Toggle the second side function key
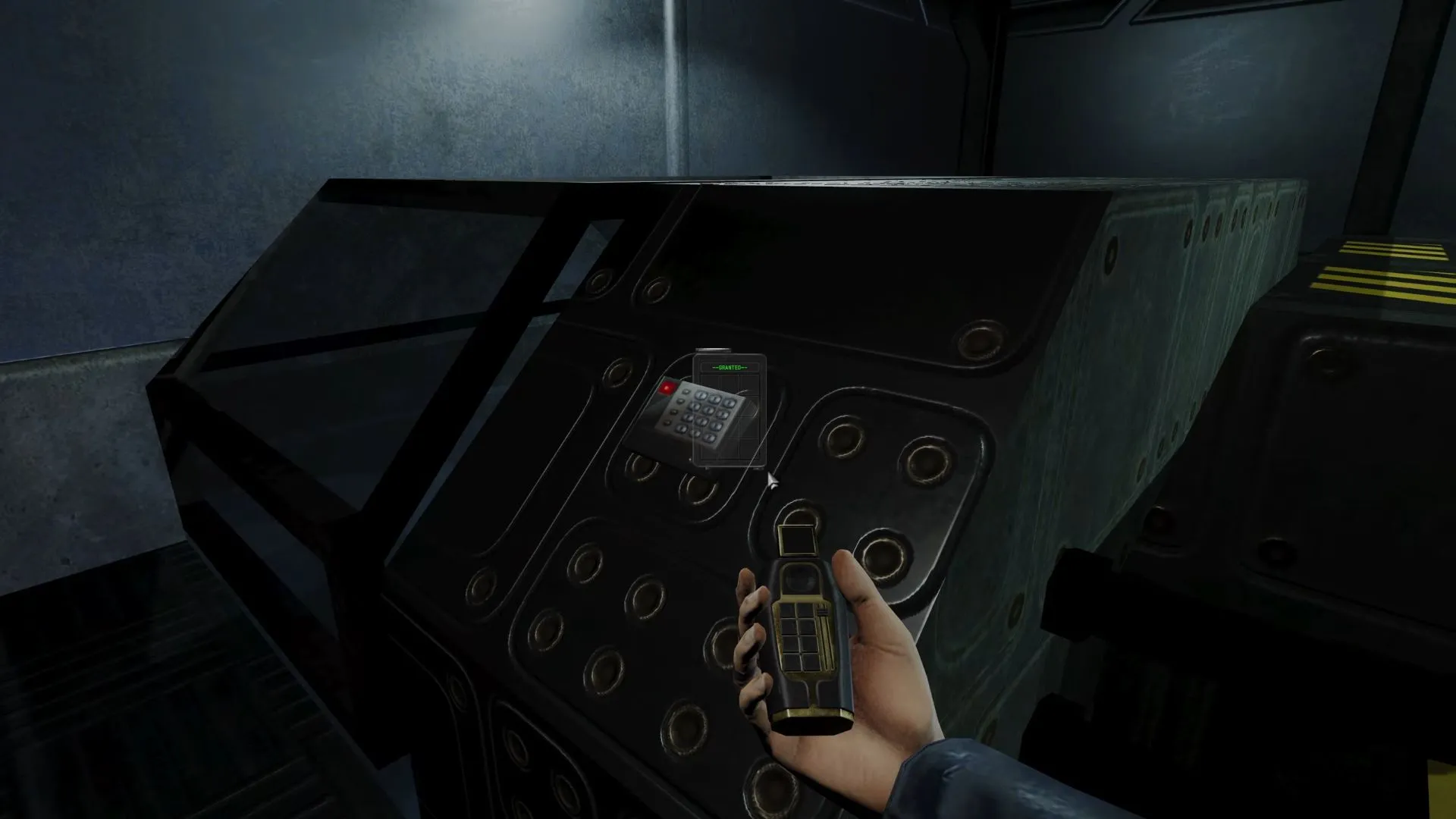 (x=679, y=402)
